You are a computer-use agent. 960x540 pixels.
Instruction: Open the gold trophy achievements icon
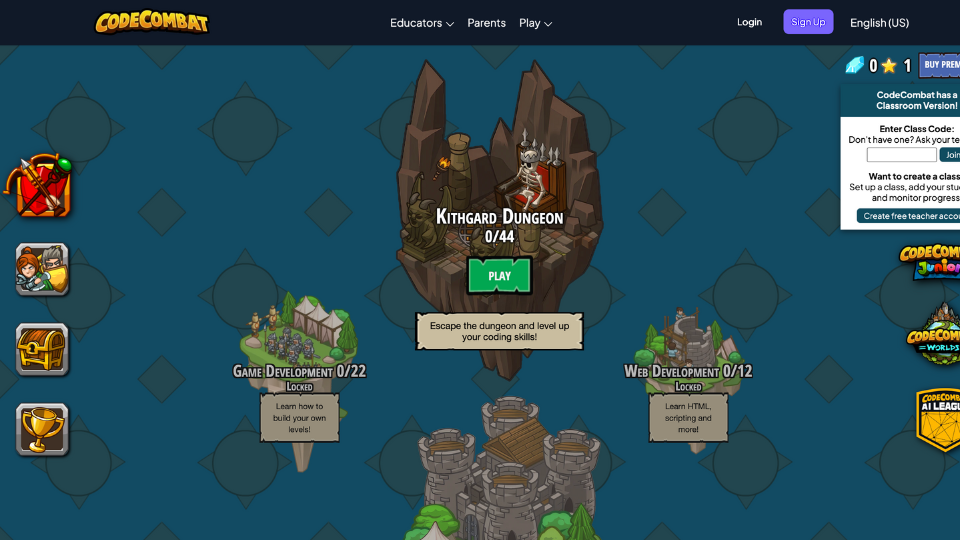pos(42,429)
